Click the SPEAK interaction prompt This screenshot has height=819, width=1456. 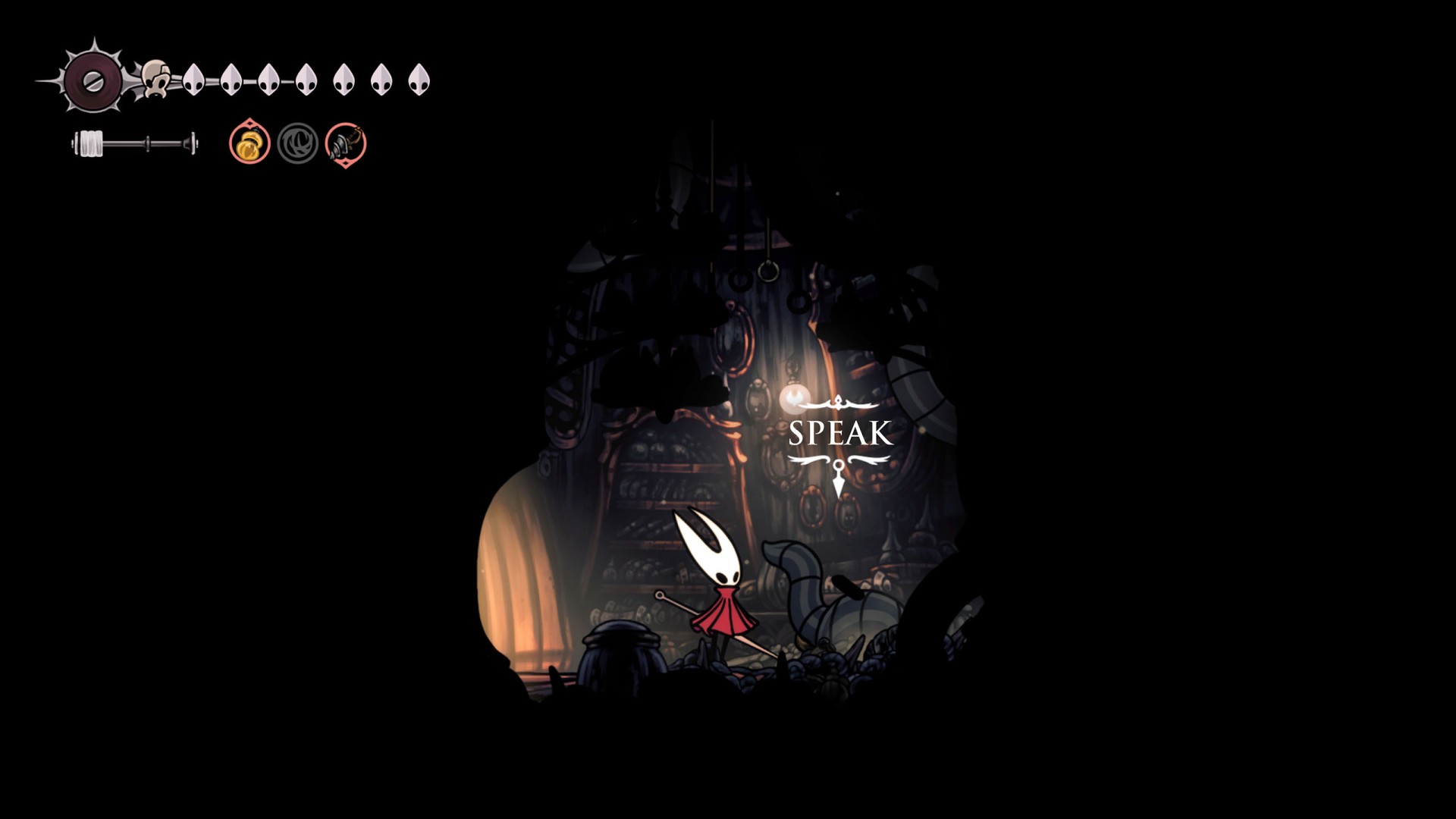point(840,433)
